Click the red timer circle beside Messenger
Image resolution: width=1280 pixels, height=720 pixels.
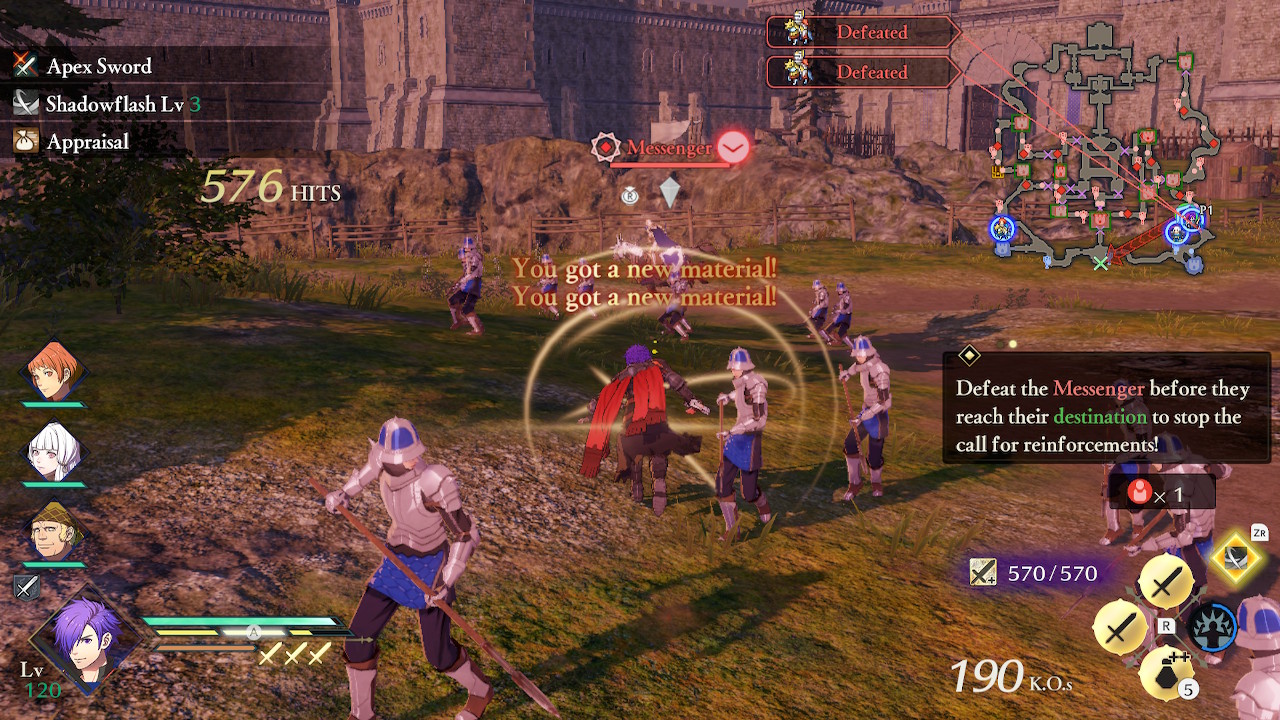point(734,146)
